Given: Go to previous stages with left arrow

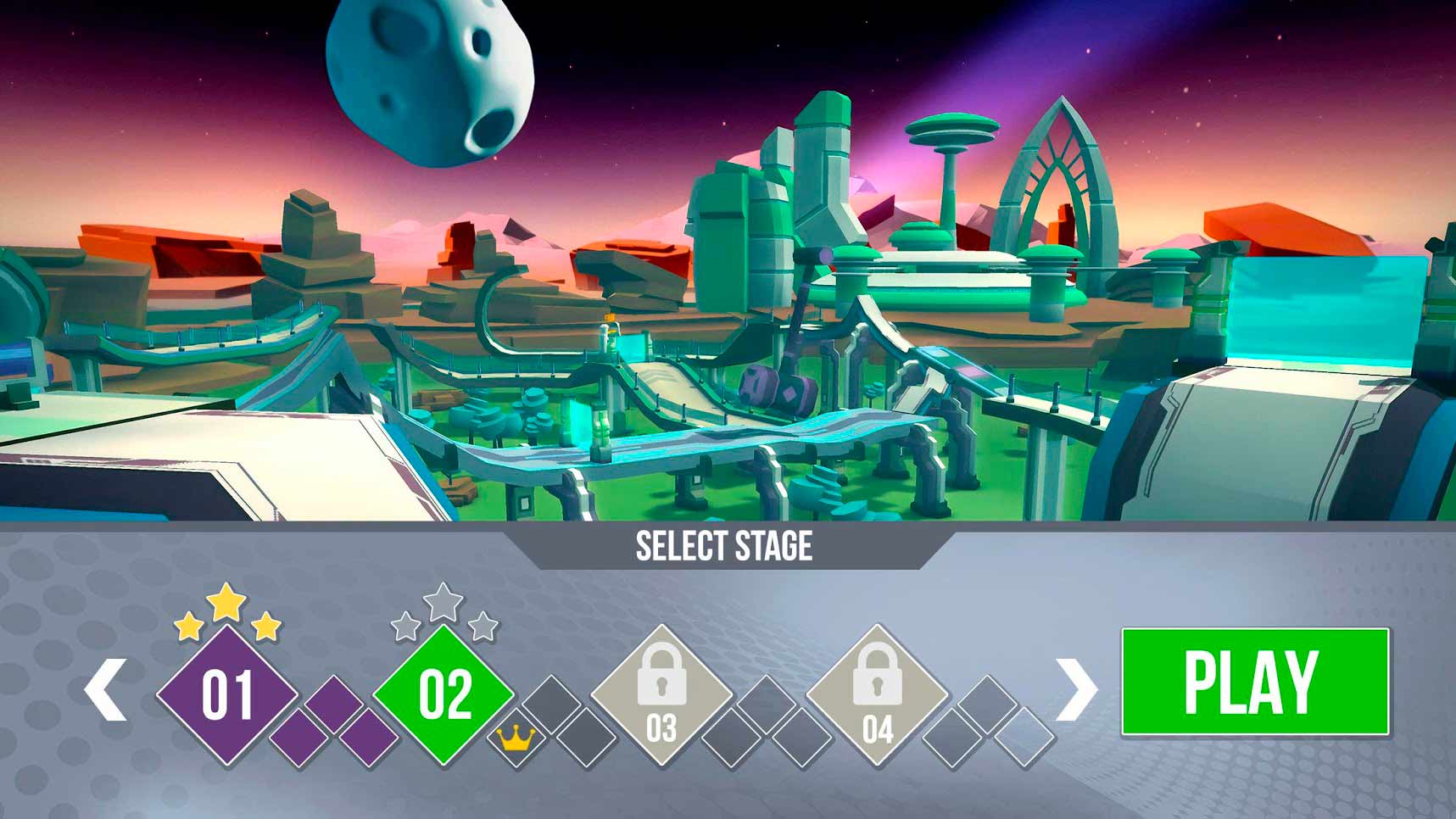Looking at the screenshot, I should point(106,689).
